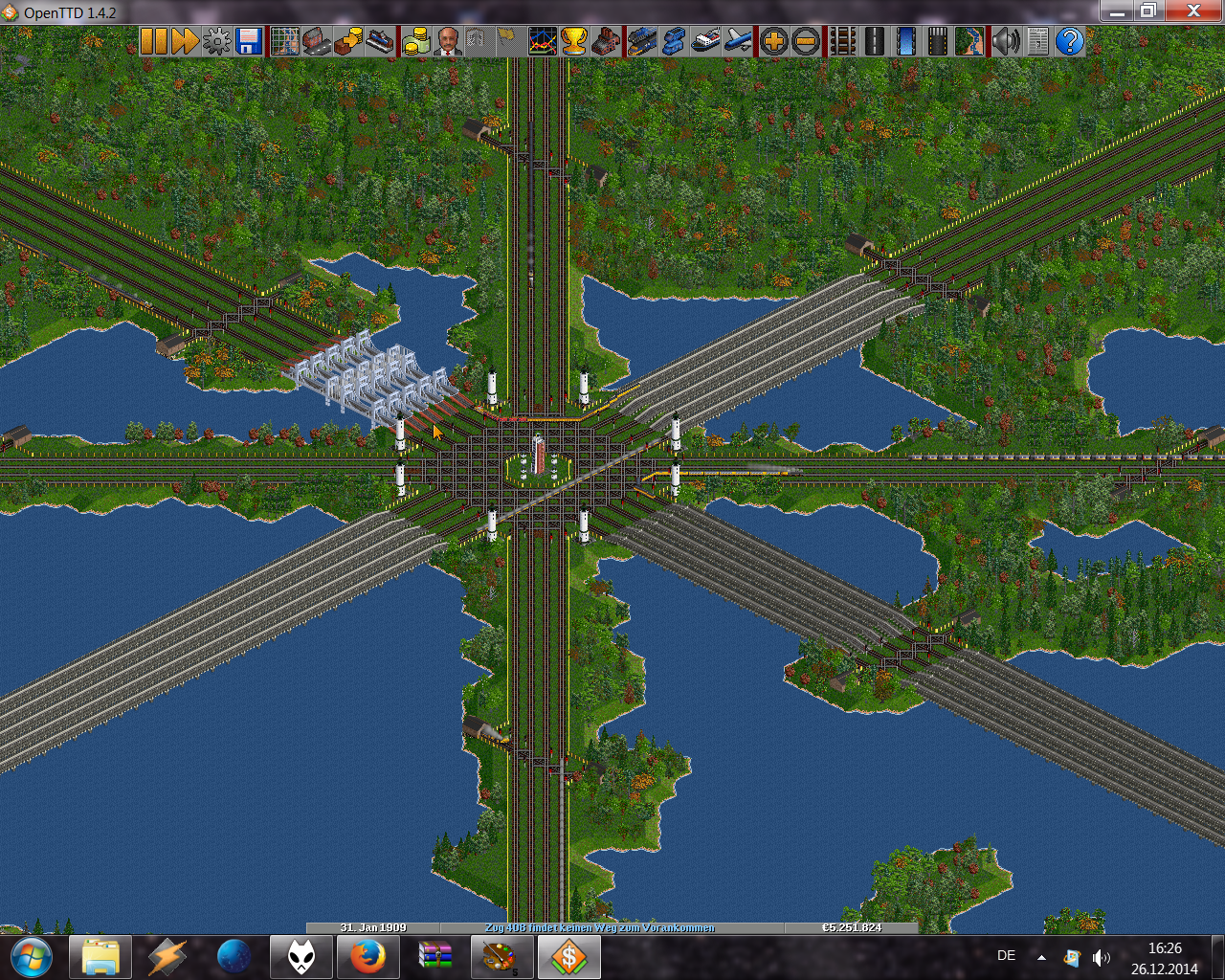Show the train list
Screen dimensions: 1225x980
(641, 41)
